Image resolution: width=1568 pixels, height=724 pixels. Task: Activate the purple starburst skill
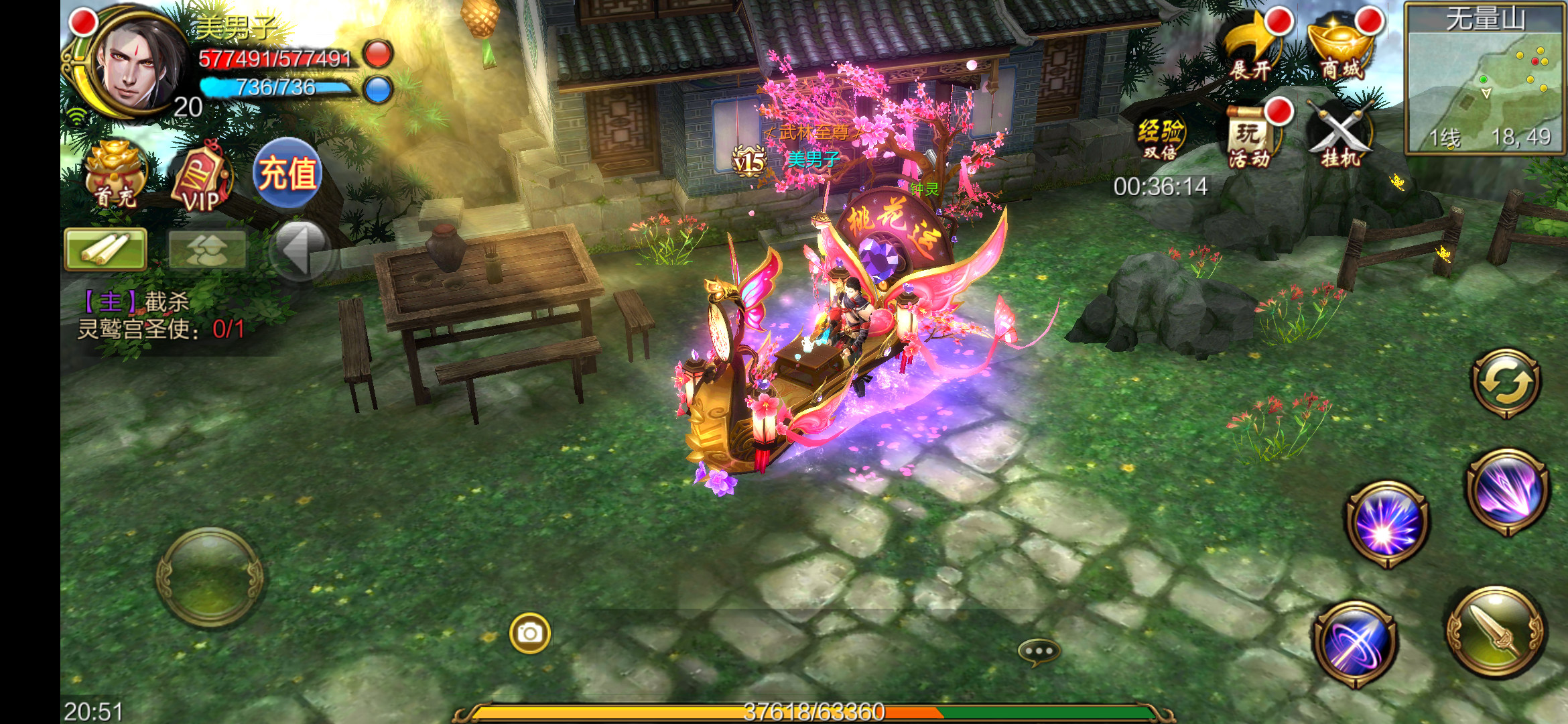point(1387,524)
